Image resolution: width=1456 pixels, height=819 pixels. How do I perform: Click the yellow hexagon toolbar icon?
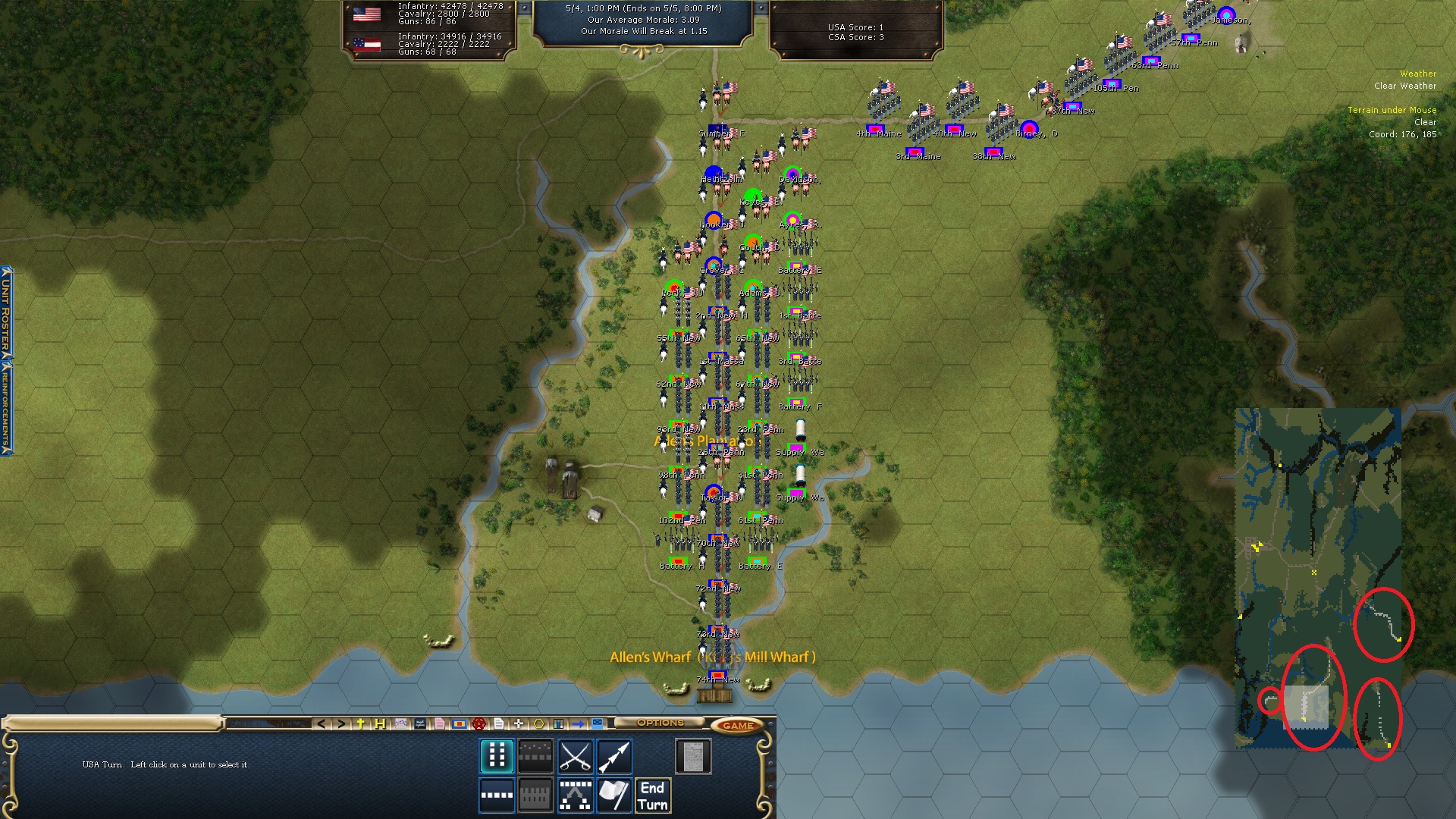click(538, 724)
